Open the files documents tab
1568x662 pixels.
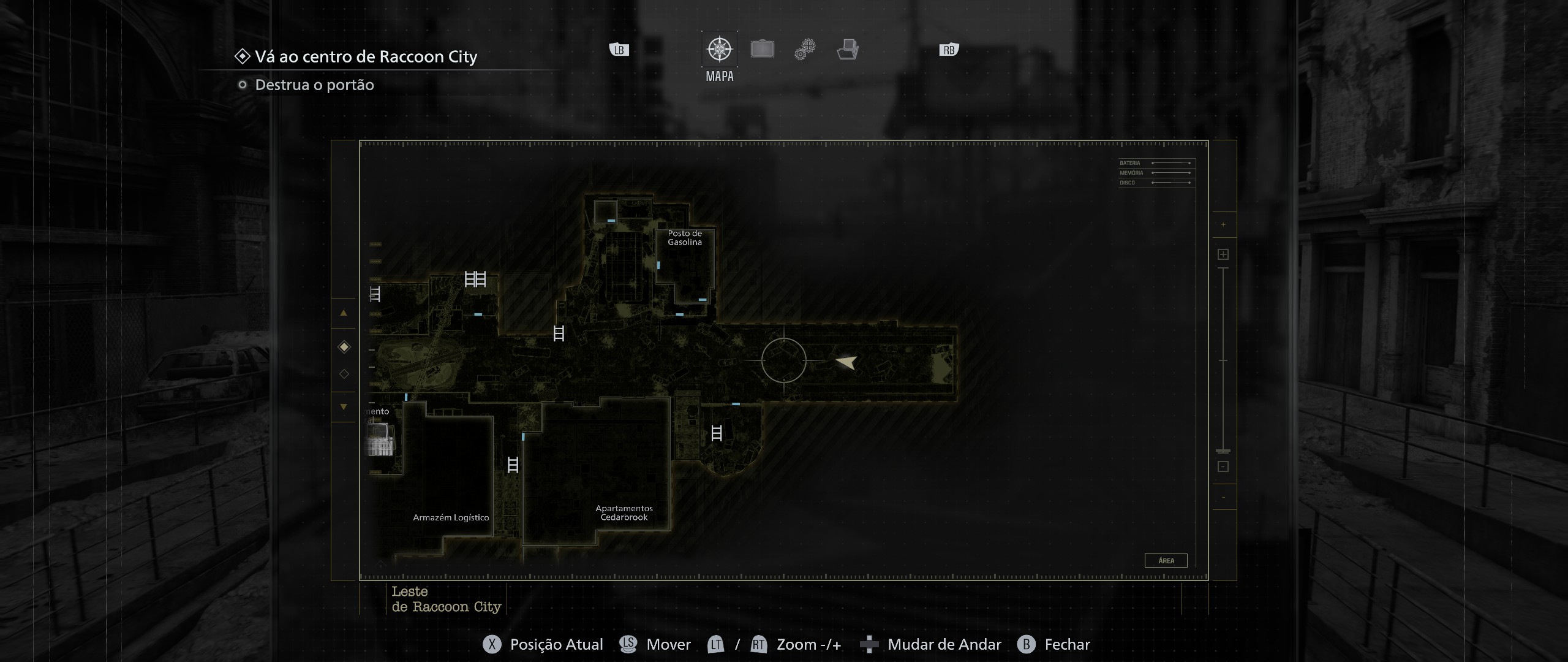[x=848, y=49]
